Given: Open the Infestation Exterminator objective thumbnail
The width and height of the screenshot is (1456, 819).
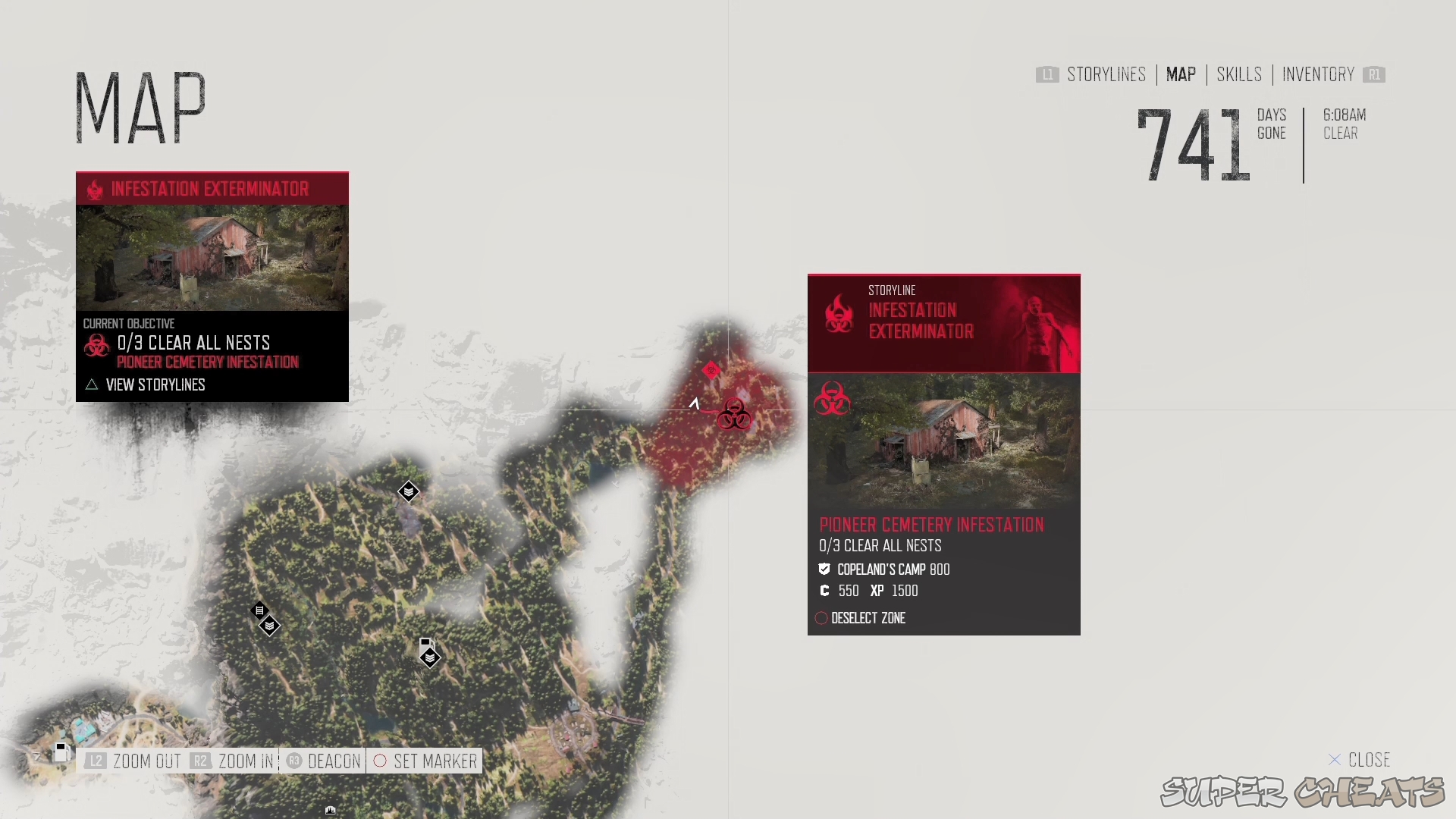Looking at the screenshot, I should click(212, 258).
